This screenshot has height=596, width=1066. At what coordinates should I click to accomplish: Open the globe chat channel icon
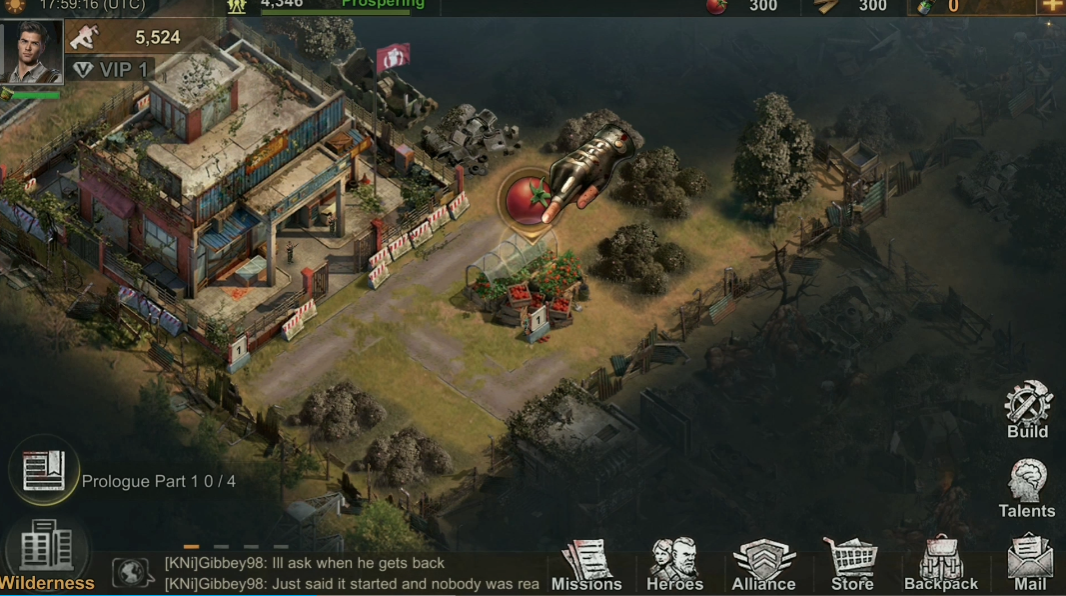131,573
